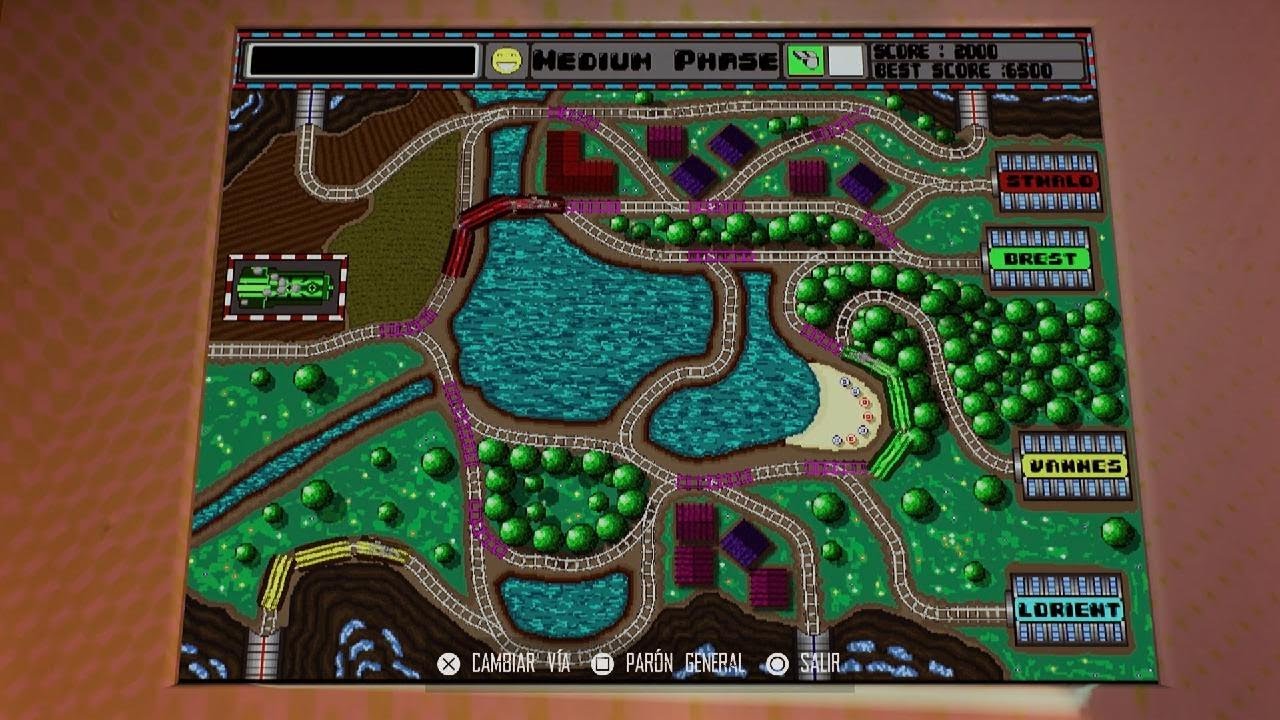This screenshot has height=720, width=1280.
Task: Choose the green Brest station sign
Action: click(x=1040, y=259)
